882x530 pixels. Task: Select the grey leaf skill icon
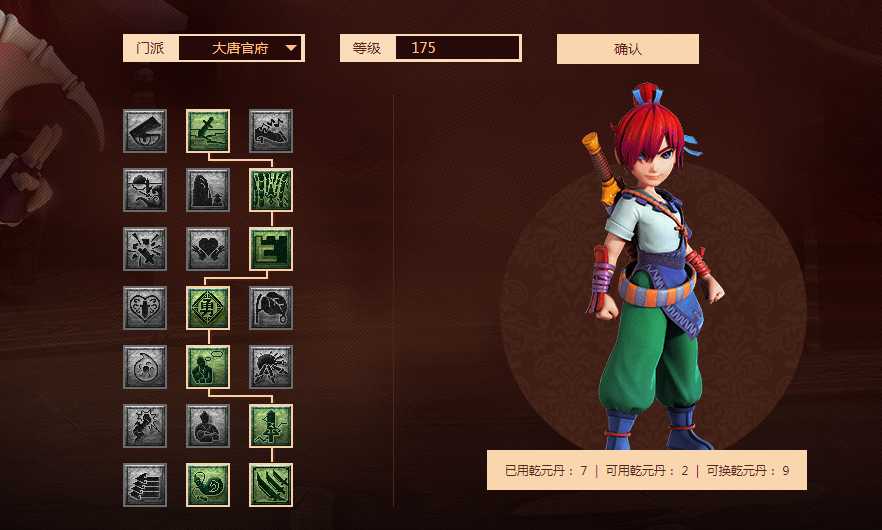click(x=271, y=308)
